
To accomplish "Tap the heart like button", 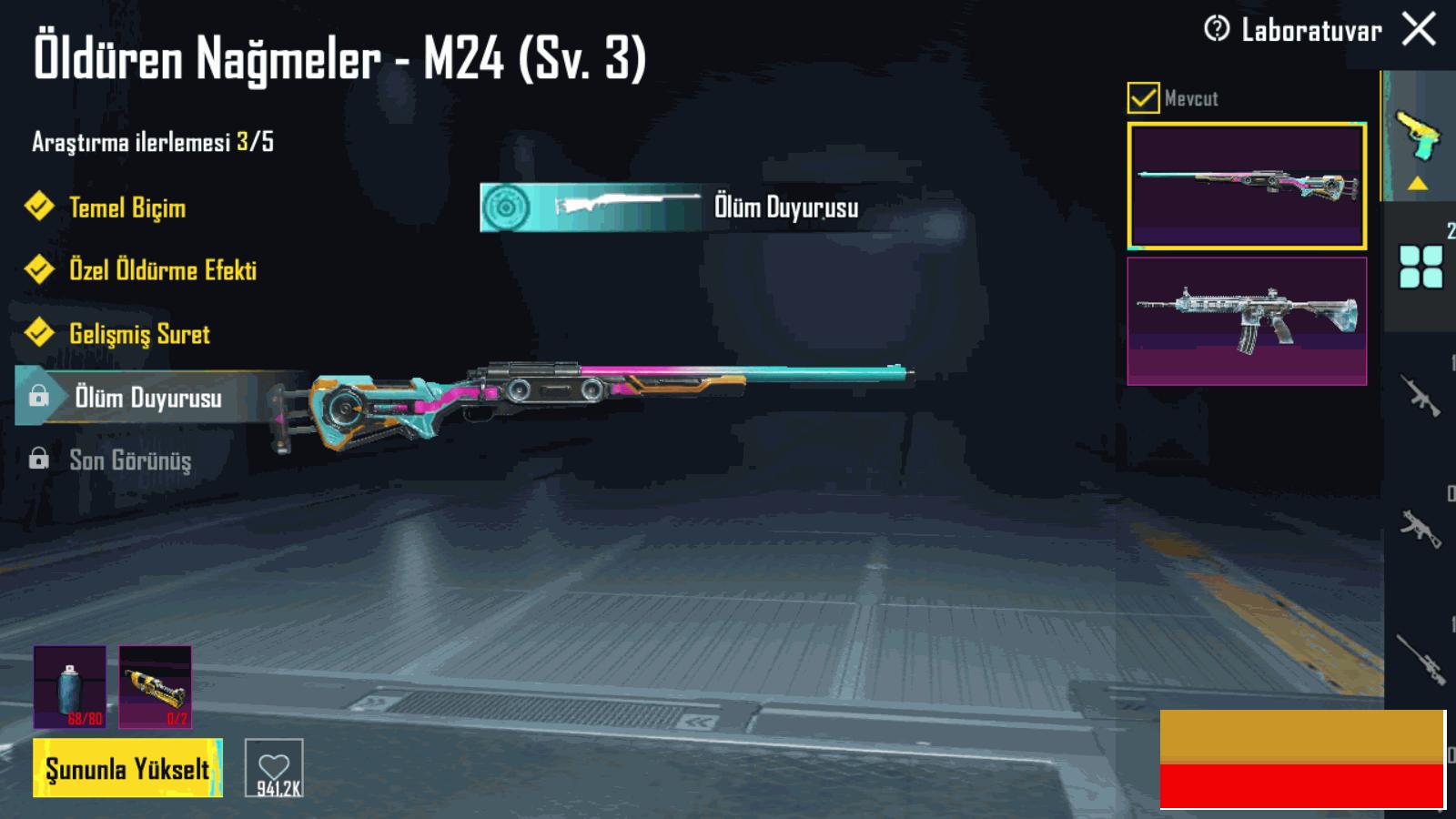I will pyautogui.click(x=274, y=768).
